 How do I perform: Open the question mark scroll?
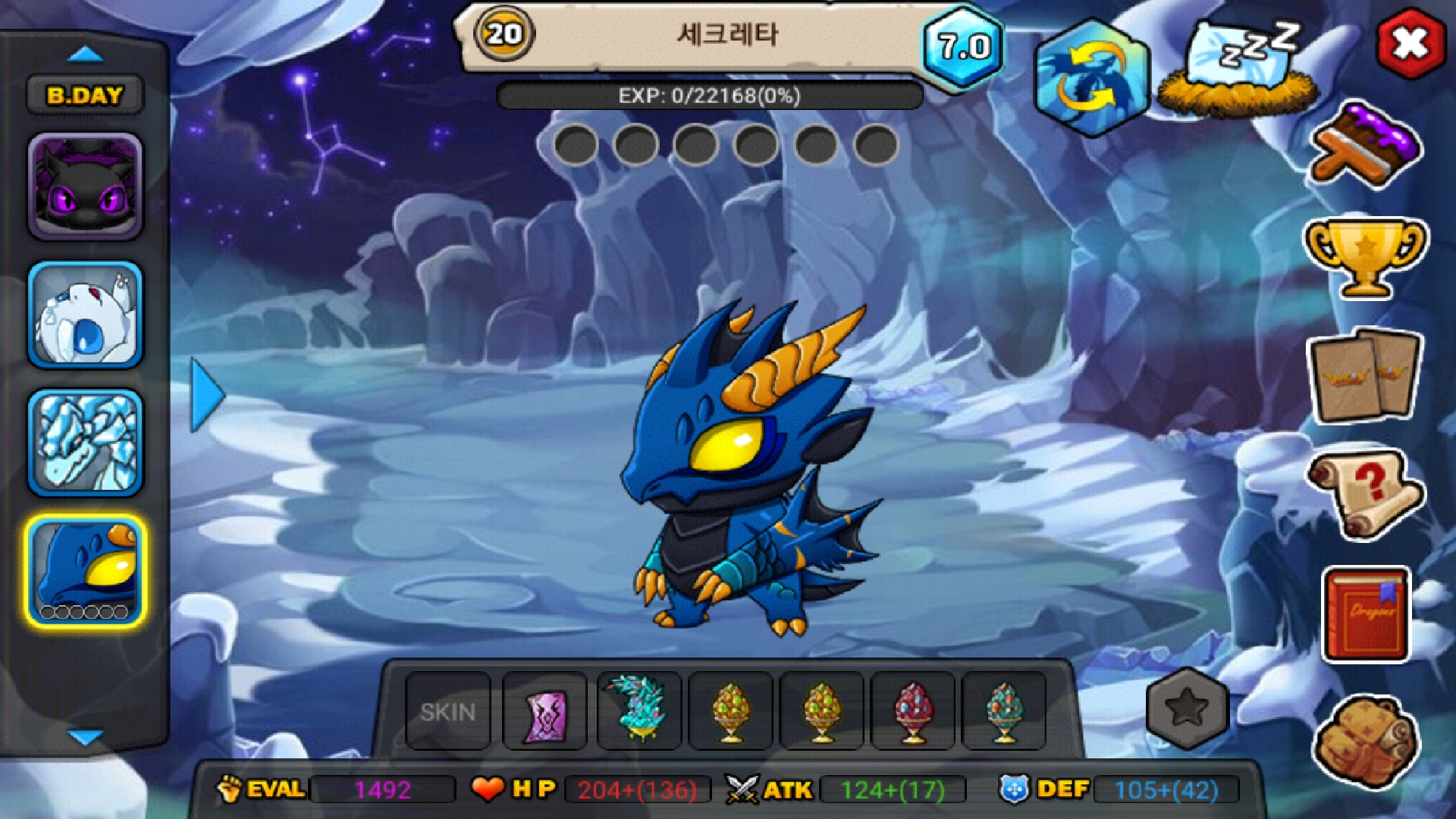[x=1364, y=493]
